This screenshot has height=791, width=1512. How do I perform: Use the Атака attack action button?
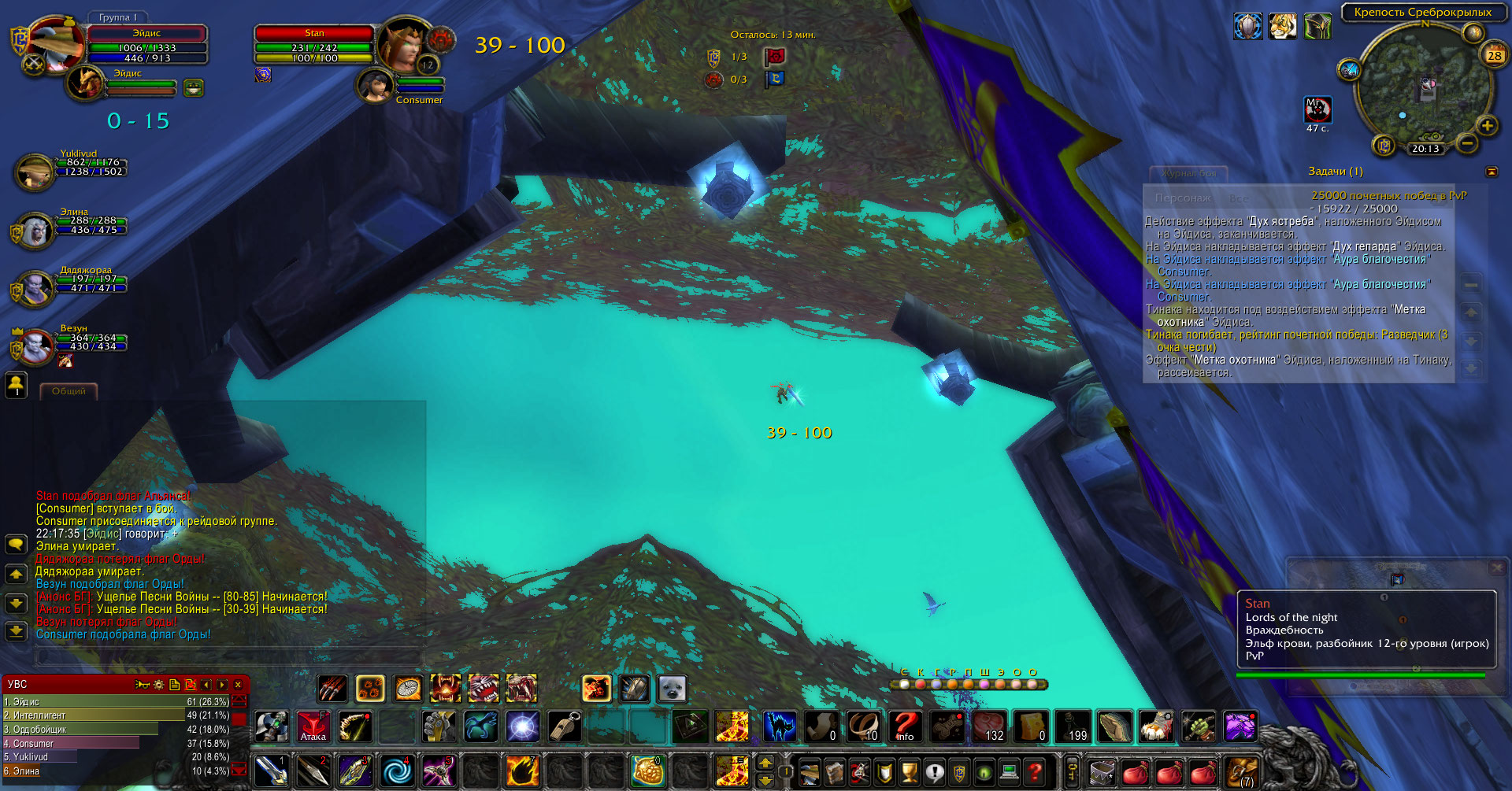313,726
